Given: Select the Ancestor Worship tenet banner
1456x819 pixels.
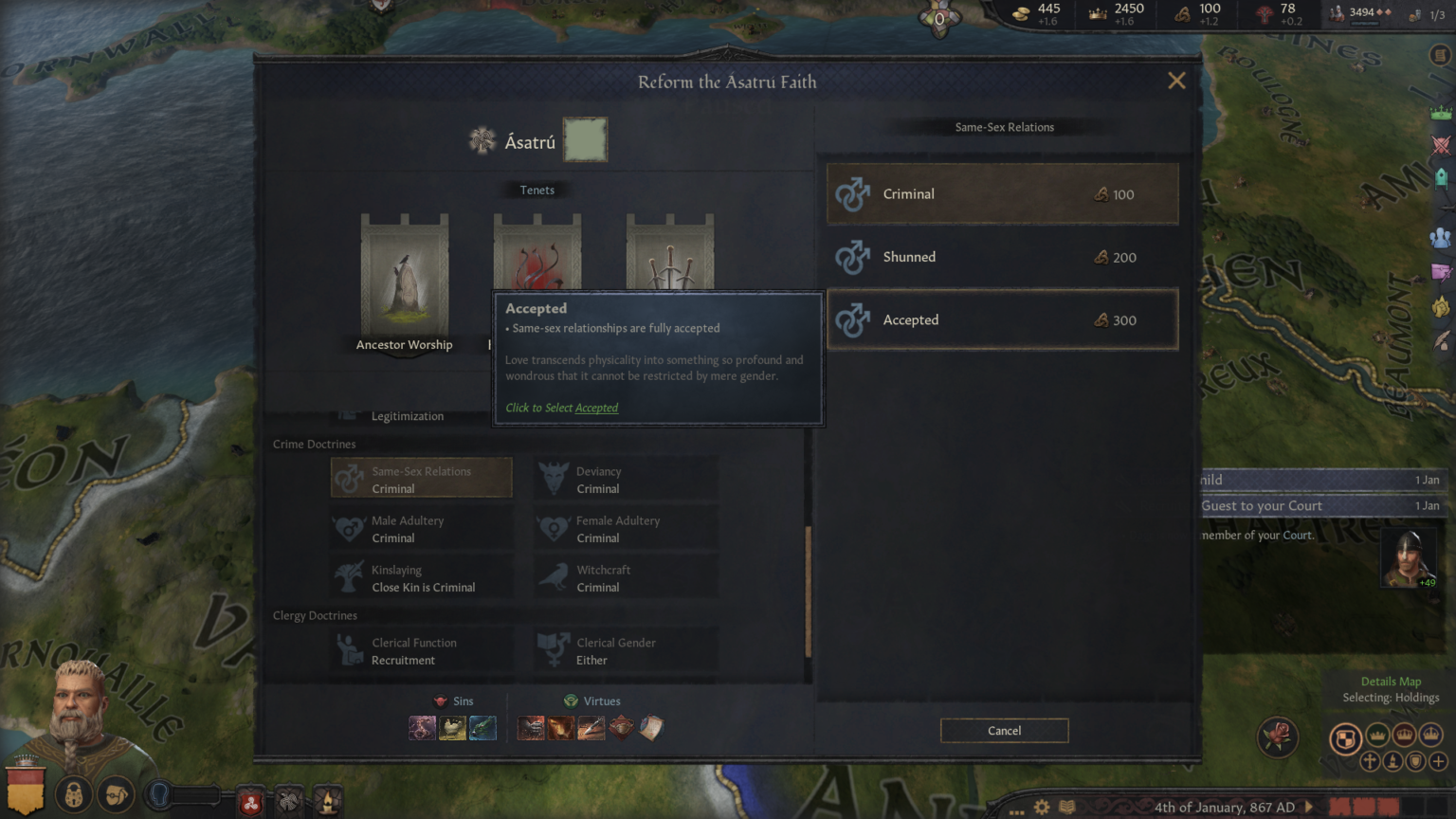Looking at the screenshot, I should tap(404, 282).
